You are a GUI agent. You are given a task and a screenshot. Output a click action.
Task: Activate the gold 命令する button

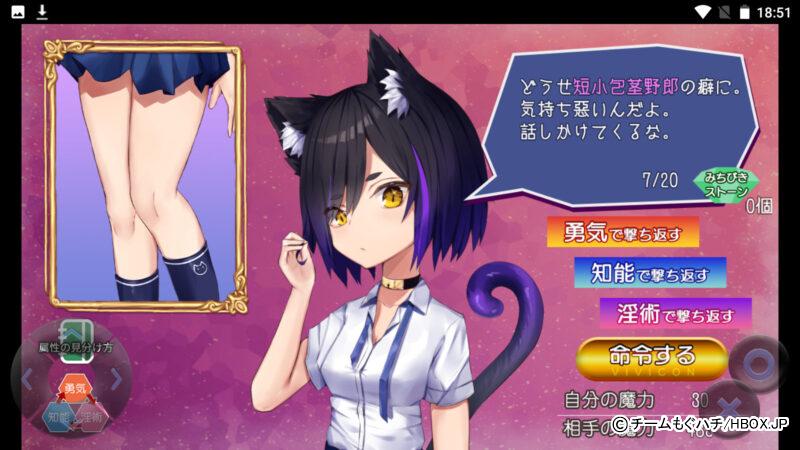tap(651, 358)
